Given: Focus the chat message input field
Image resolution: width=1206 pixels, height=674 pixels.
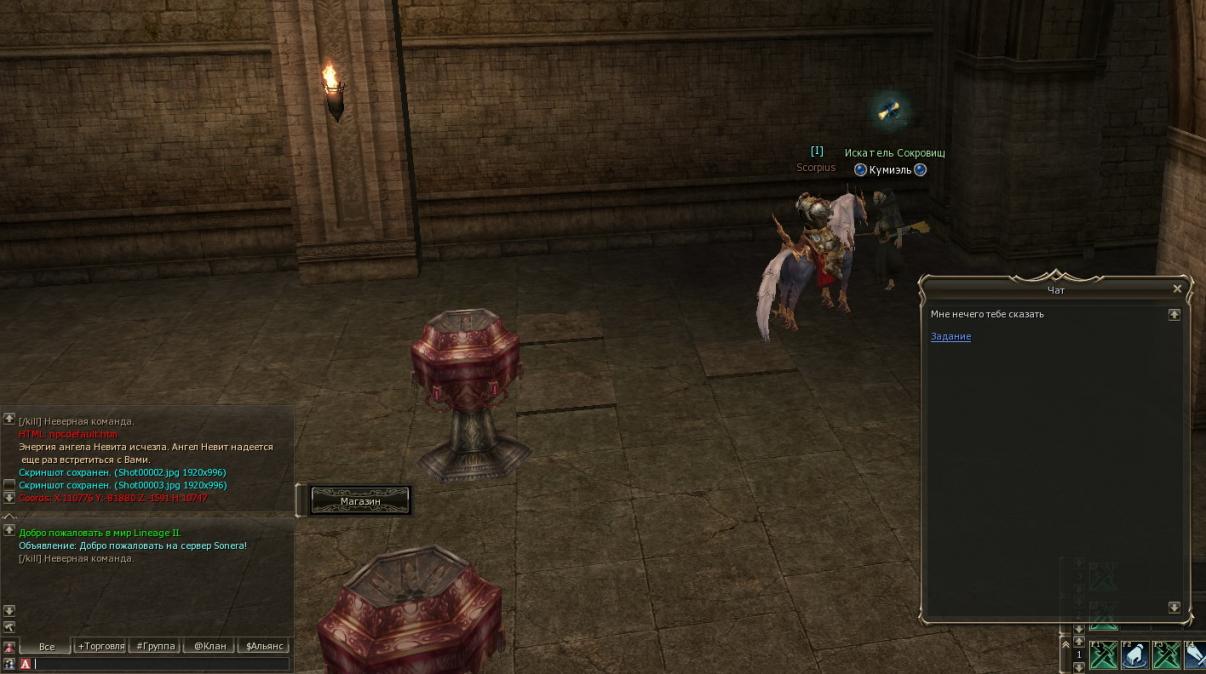Looking at the screenshot, I should [x=160, y=664].
